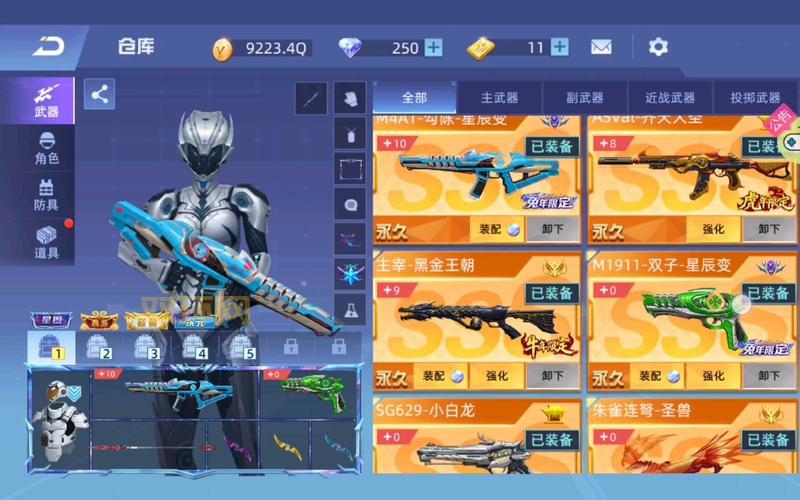The width and height of the screenshot is (800, 500).
Task: View the 投掷武器 category tab
Action: click(x=755, y=98)
